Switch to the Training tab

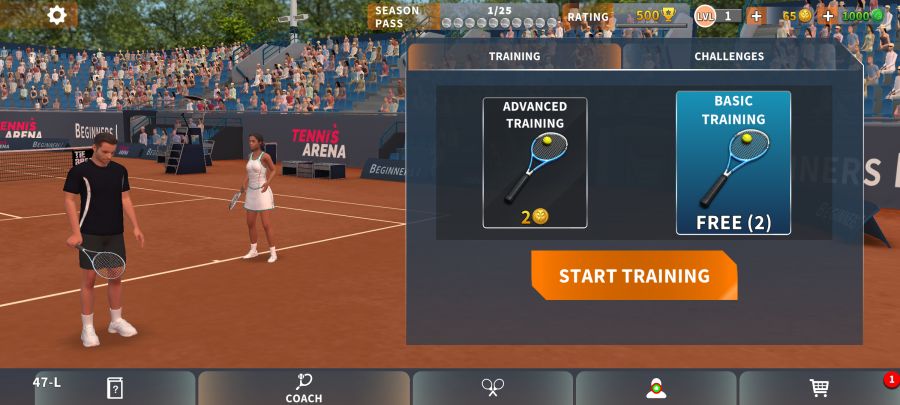pos(514,57)
